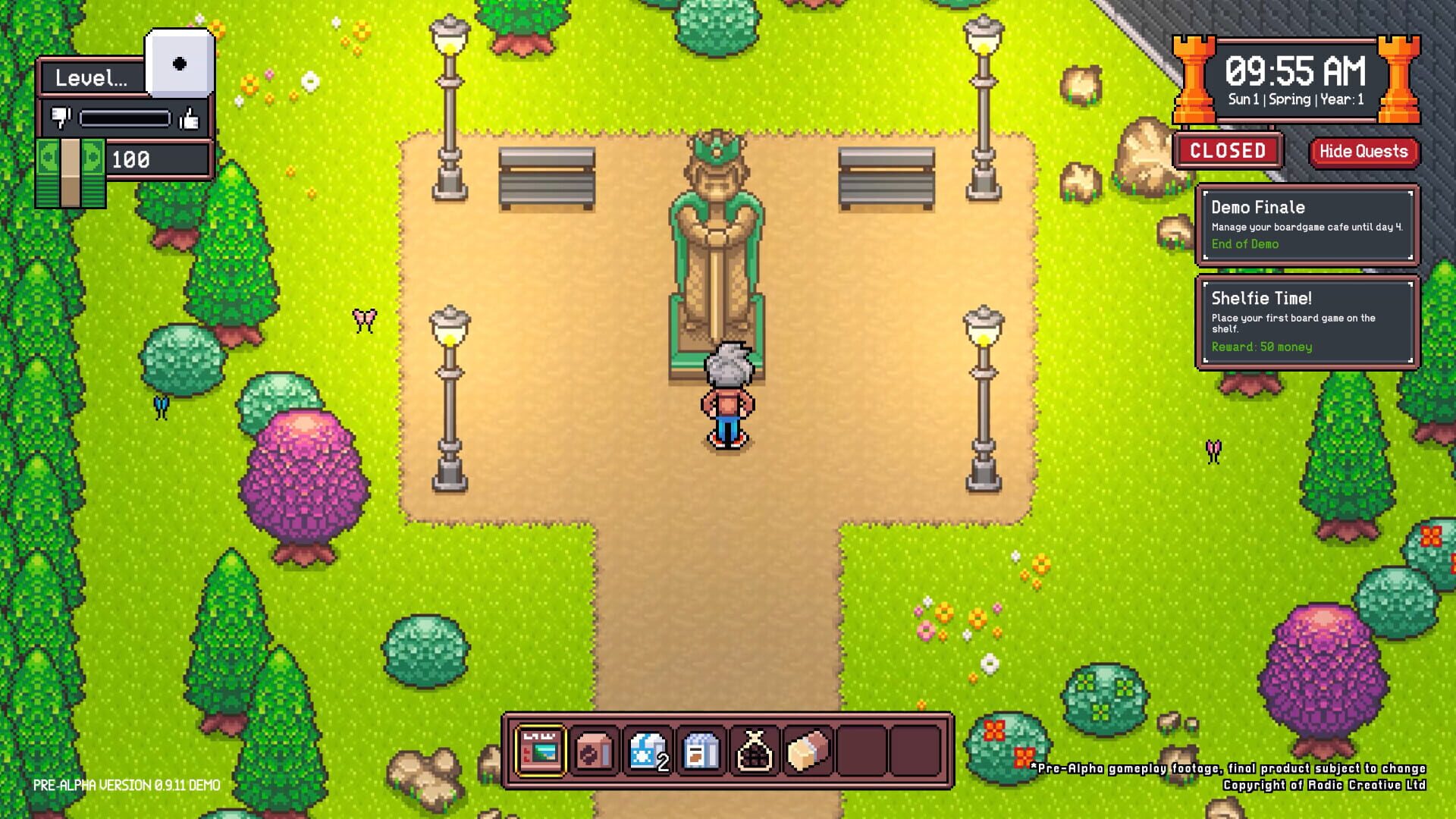Hide the quest list via Hide Quests
Screen dimensions: 1456x819
1363,152
